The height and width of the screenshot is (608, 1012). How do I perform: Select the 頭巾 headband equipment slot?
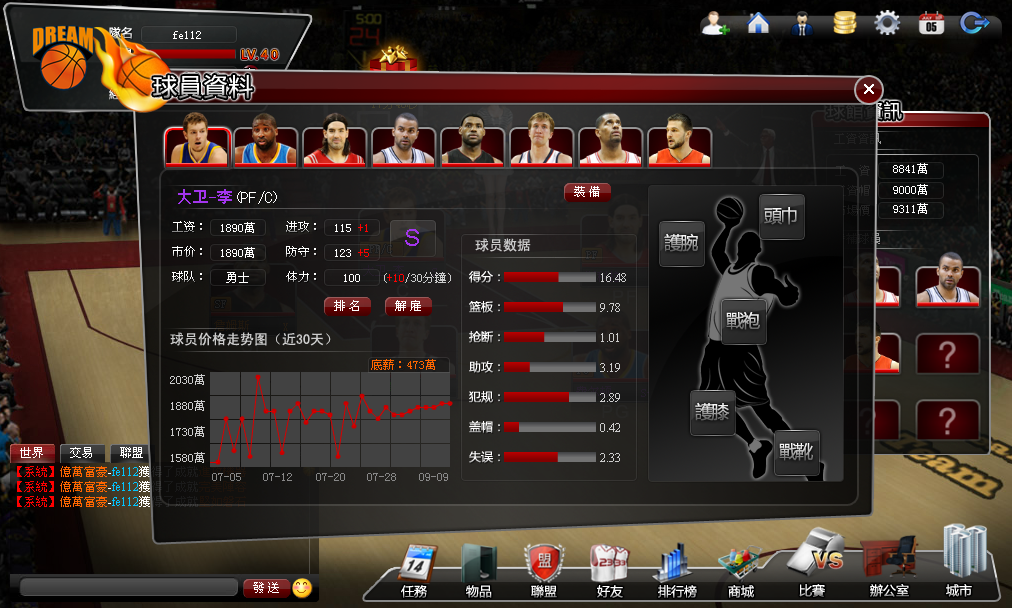click(781, 216)
